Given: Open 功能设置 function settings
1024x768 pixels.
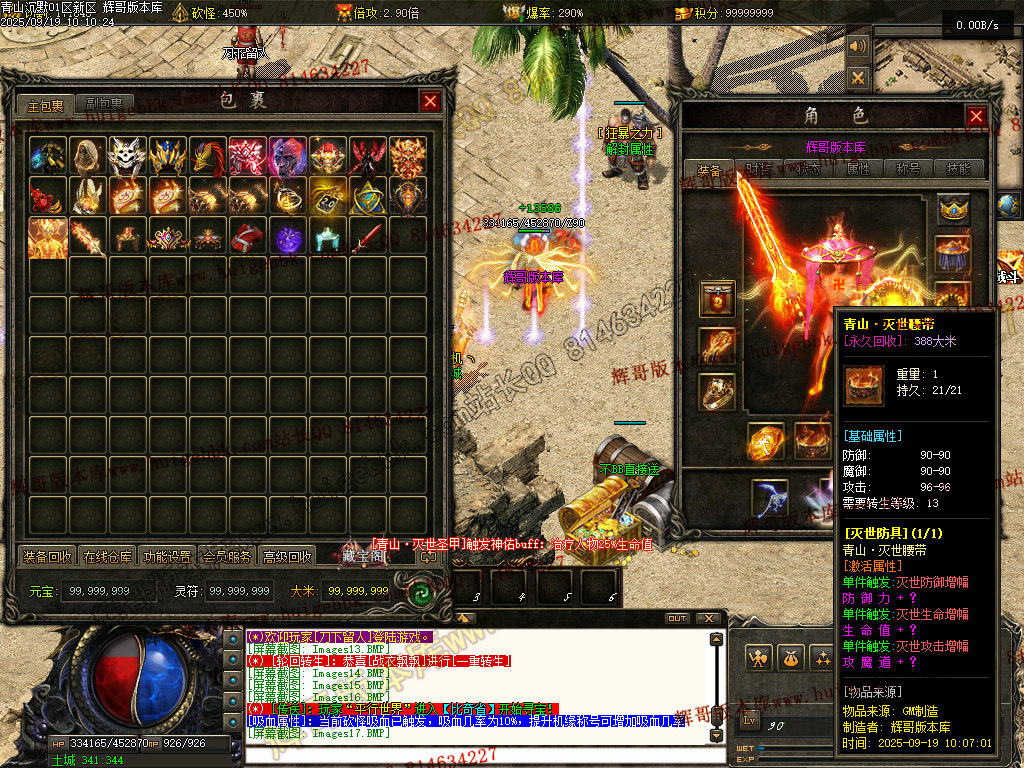Looking at the screenshot, I should (x=167, y=557).
